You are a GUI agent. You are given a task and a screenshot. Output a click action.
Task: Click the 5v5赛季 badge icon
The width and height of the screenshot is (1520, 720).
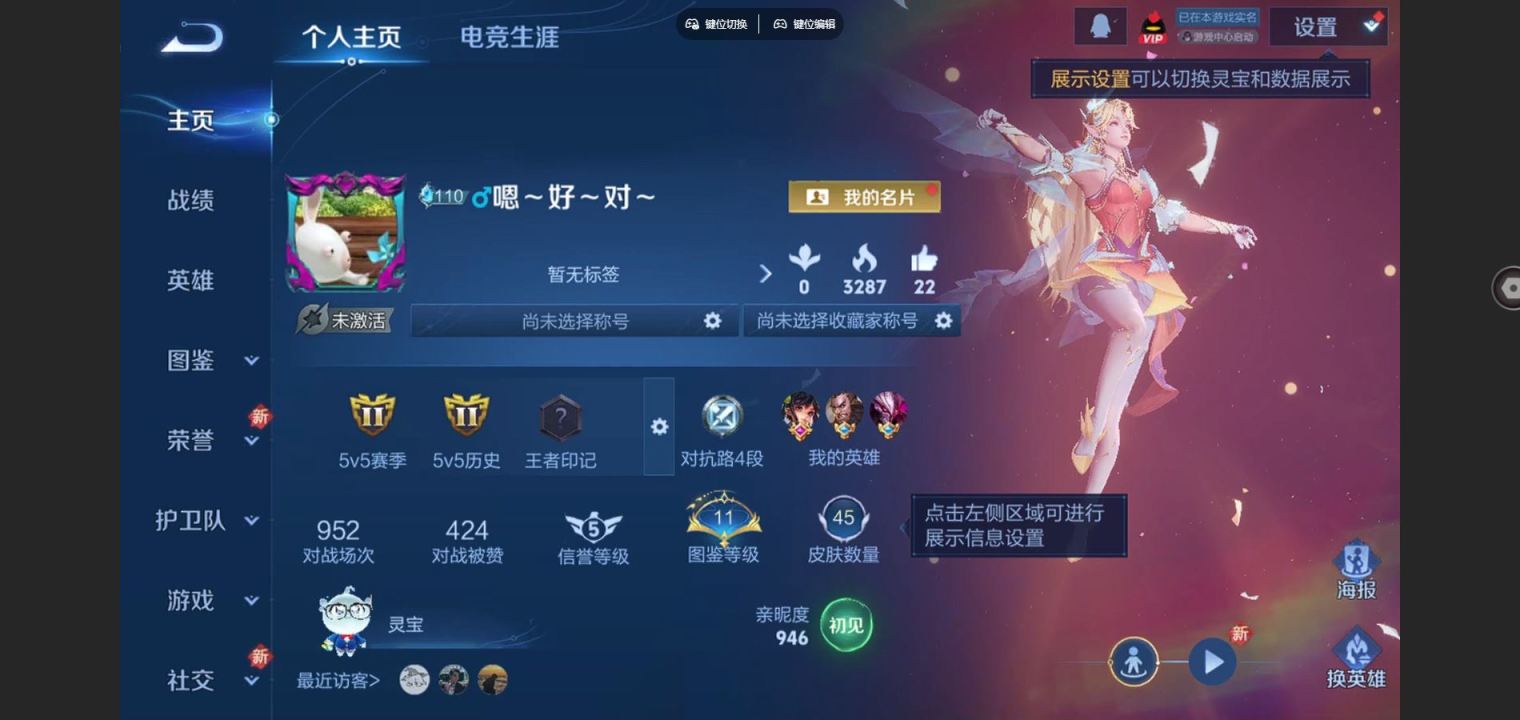pyautogui.click(x=370, y=416)
